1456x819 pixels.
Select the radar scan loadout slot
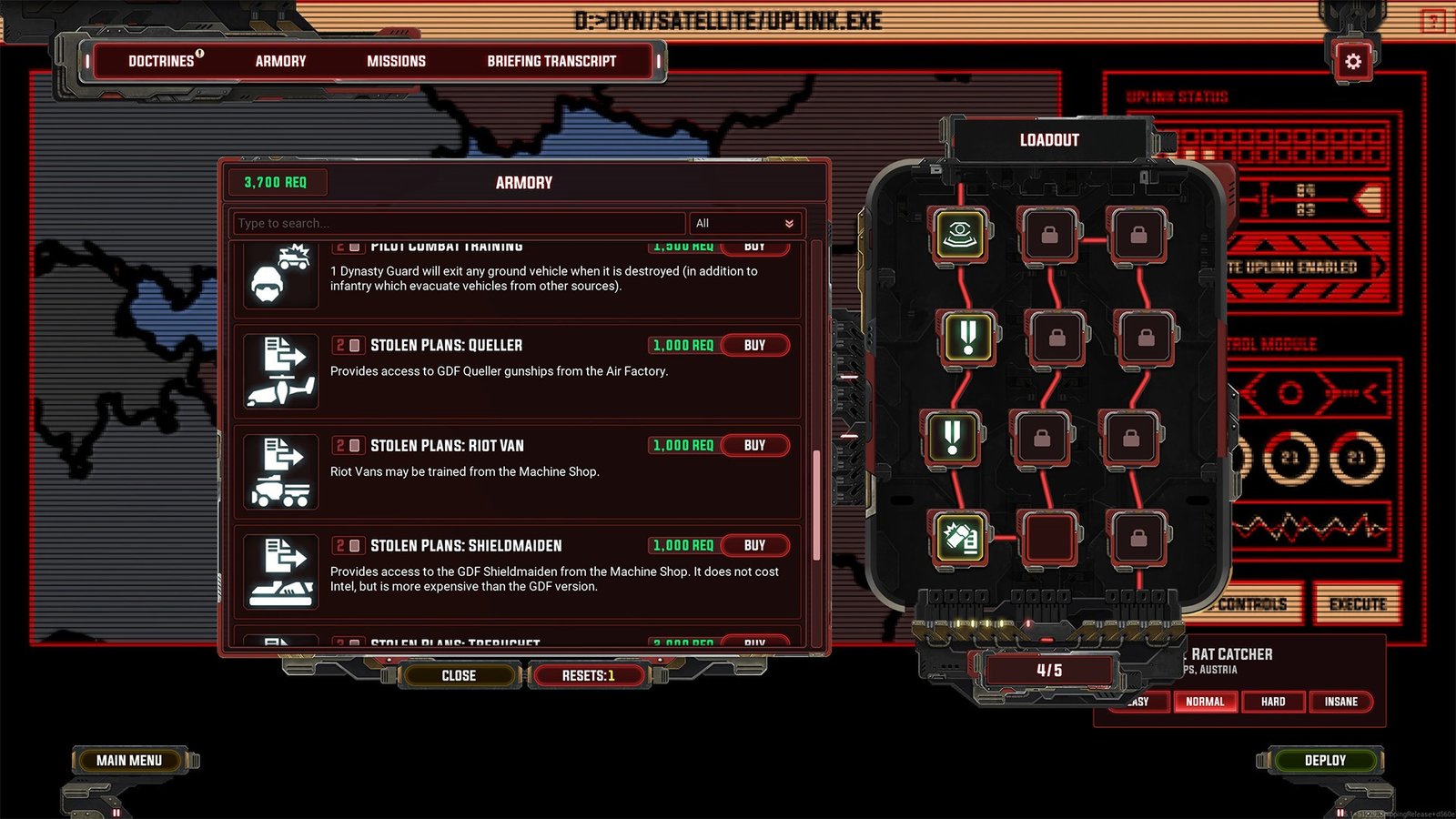(960, 235)
